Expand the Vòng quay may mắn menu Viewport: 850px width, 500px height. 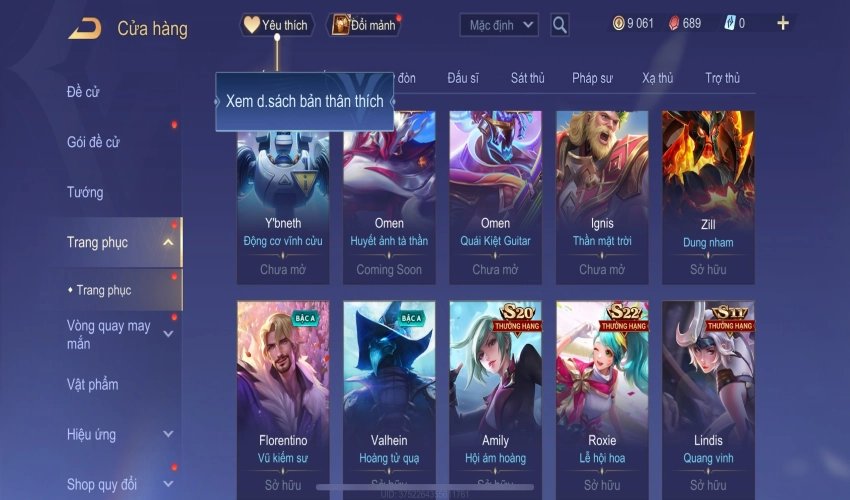168,334
